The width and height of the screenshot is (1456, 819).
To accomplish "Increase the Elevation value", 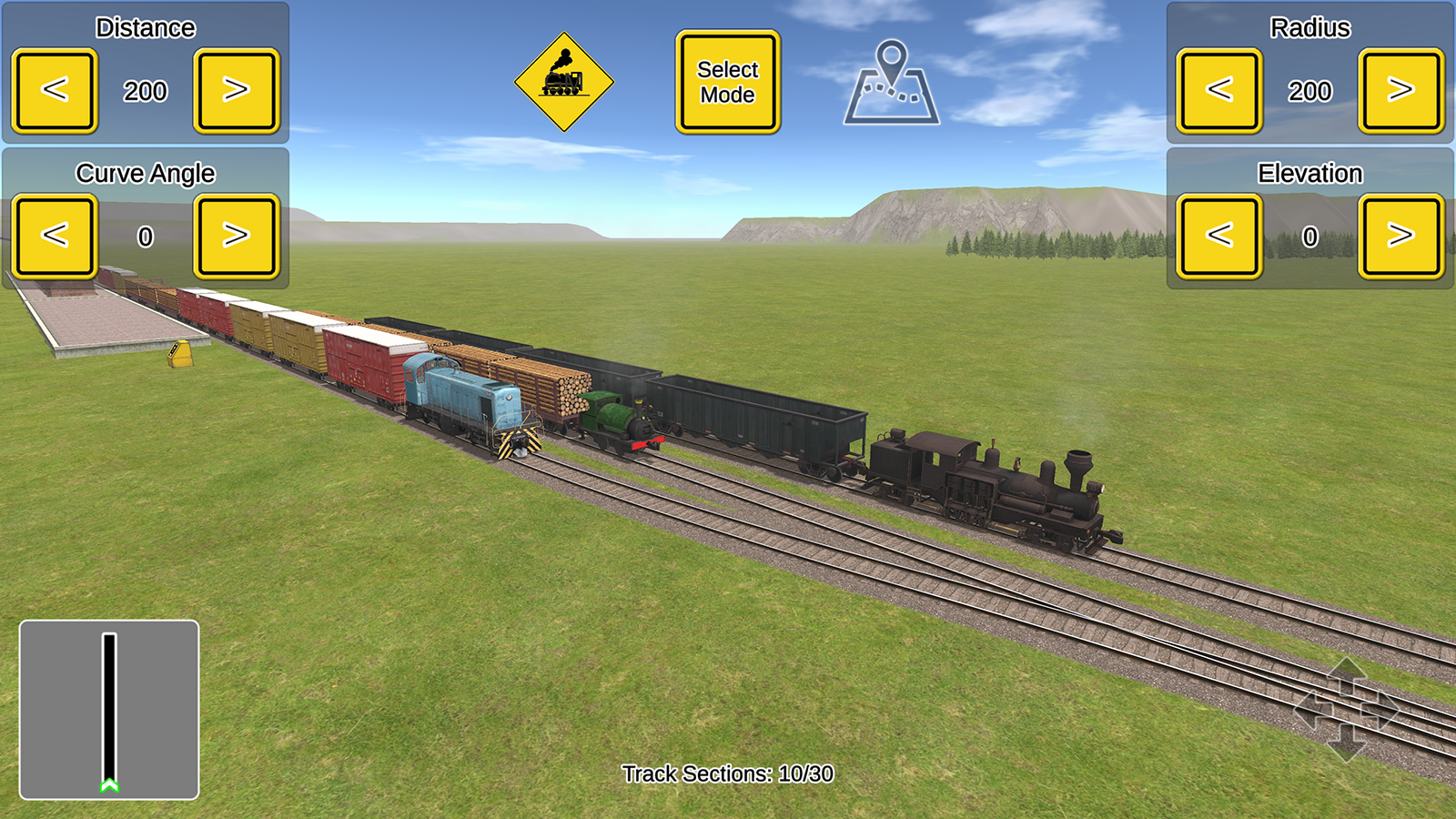I will [1401, 235].
